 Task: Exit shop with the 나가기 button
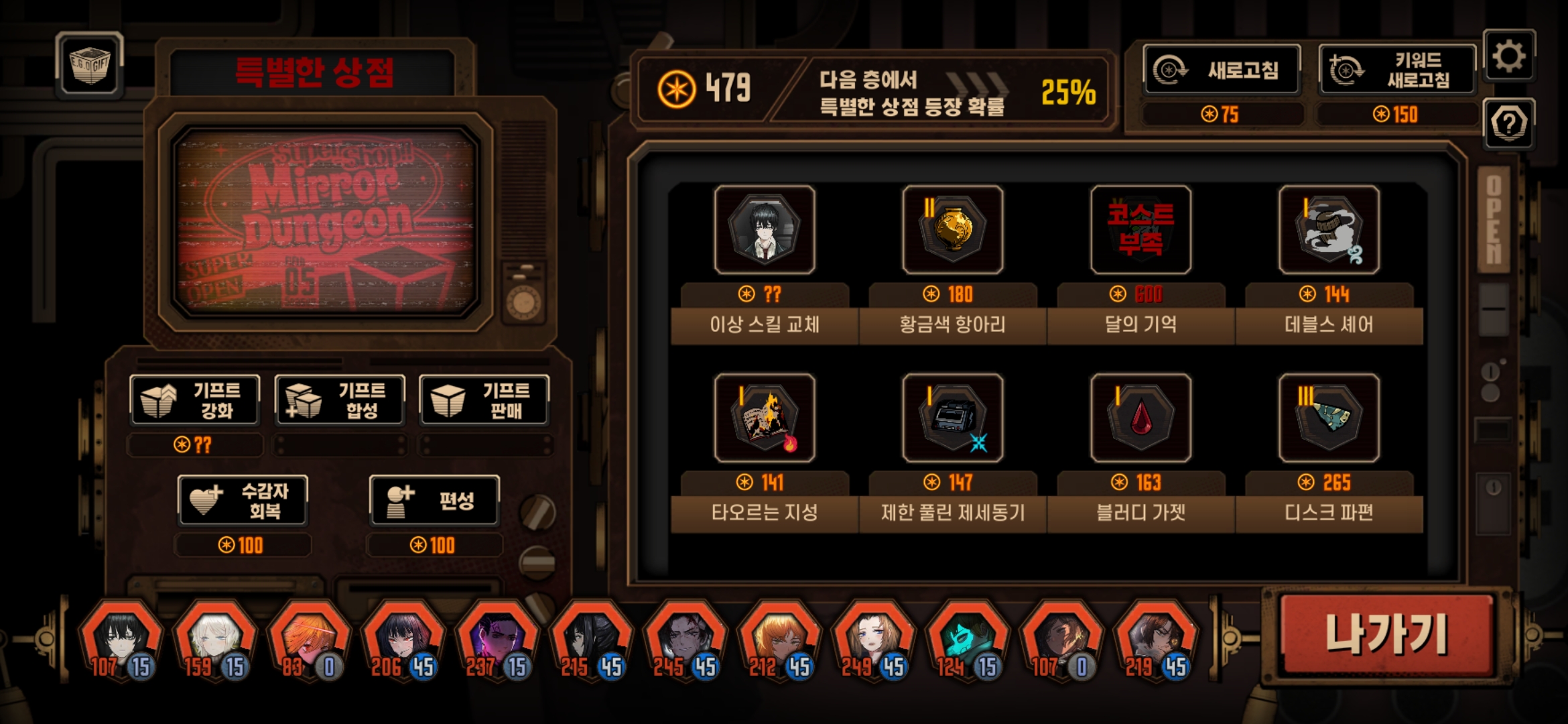coord(1387,634)
